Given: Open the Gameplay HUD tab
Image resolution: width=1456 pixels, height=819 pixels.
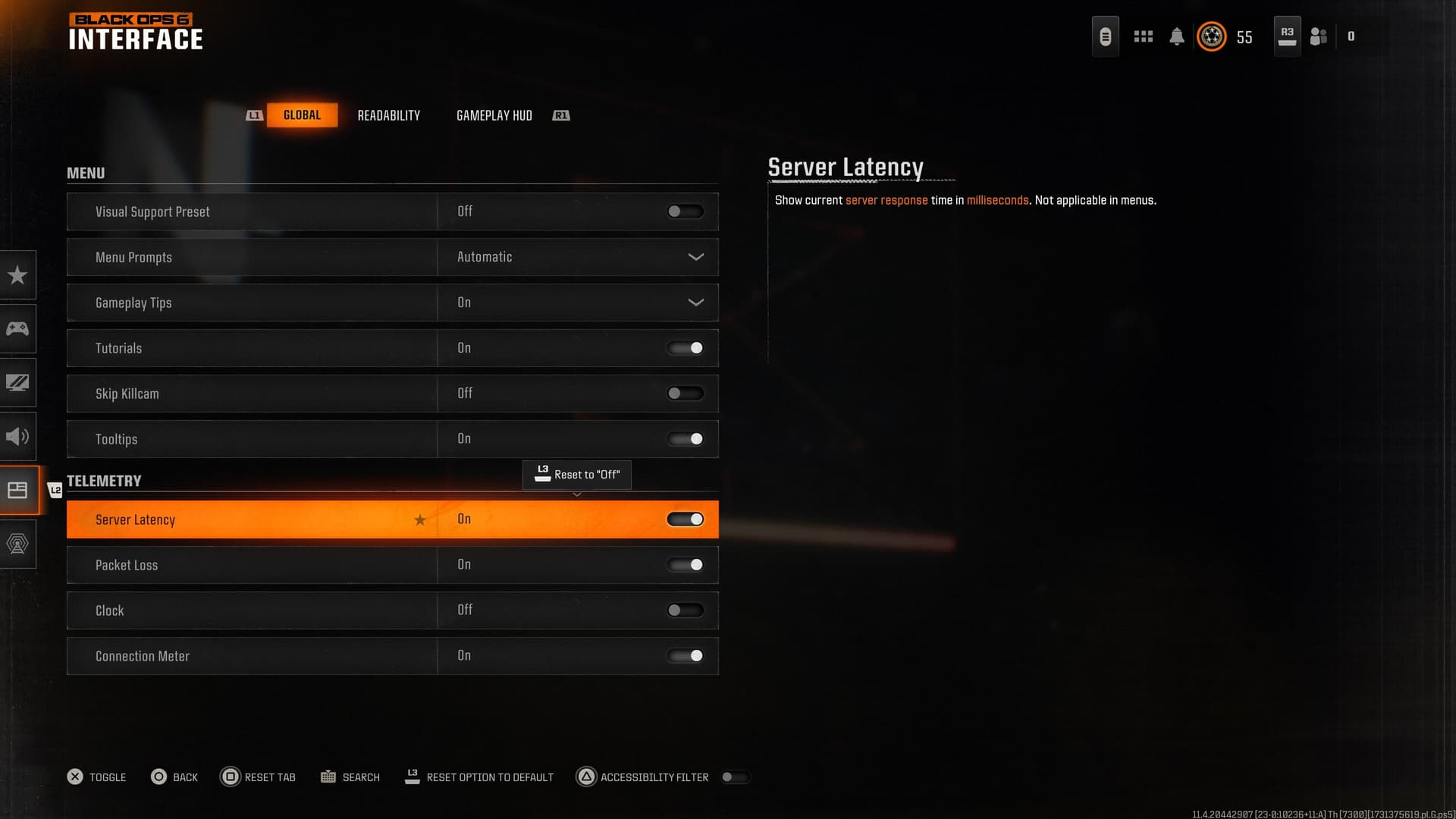Looking at the screenshot, I should tap(494, 115).
